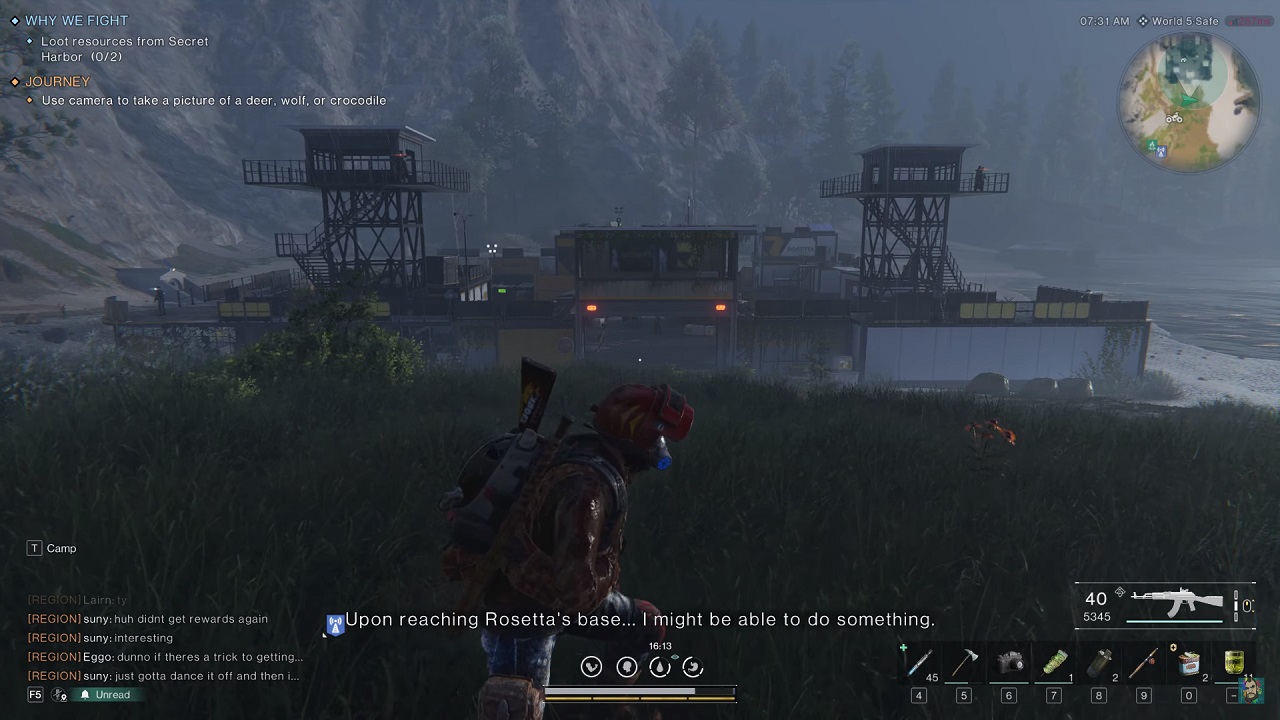Select the camera hotbar slot
The height and width of the screenshot is (720, 1280).
1009,663
